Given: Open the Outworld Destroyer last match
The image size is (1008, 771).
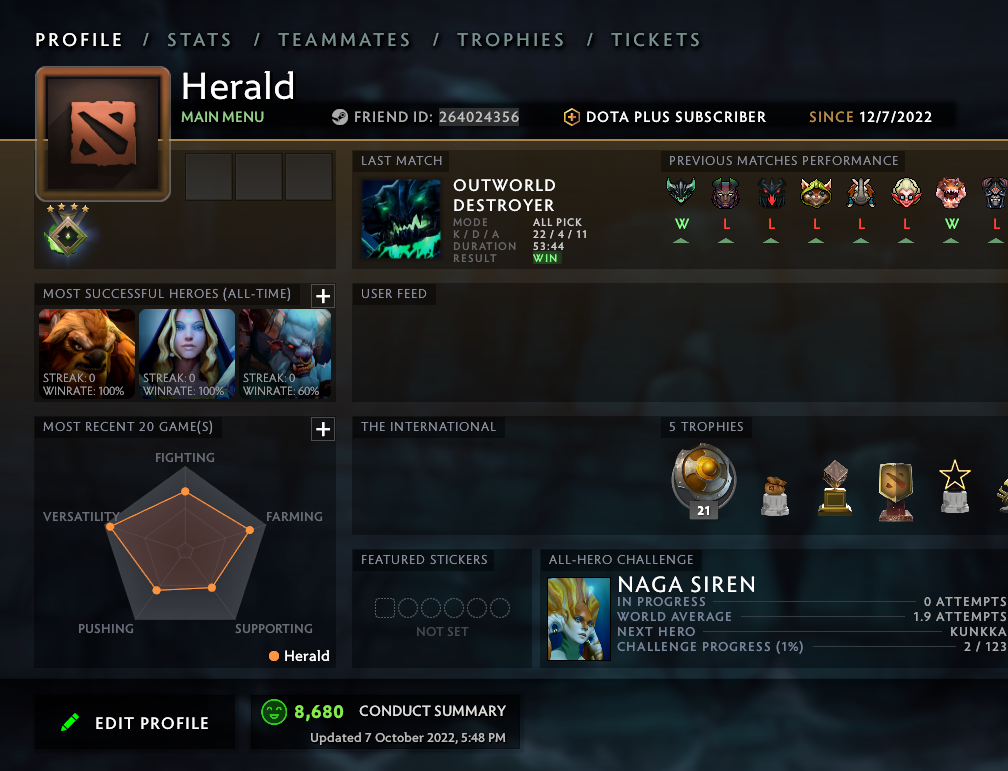Looking at the screenshot, I should tap(401, 221).
